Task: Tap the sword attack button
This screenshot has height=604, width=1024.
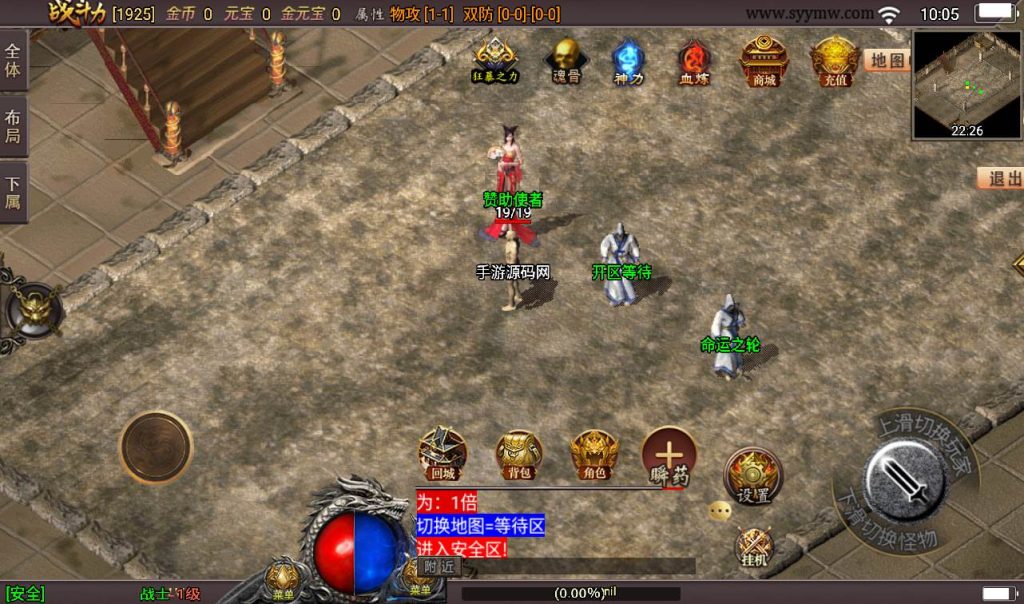Action: (x=905, y=478)
